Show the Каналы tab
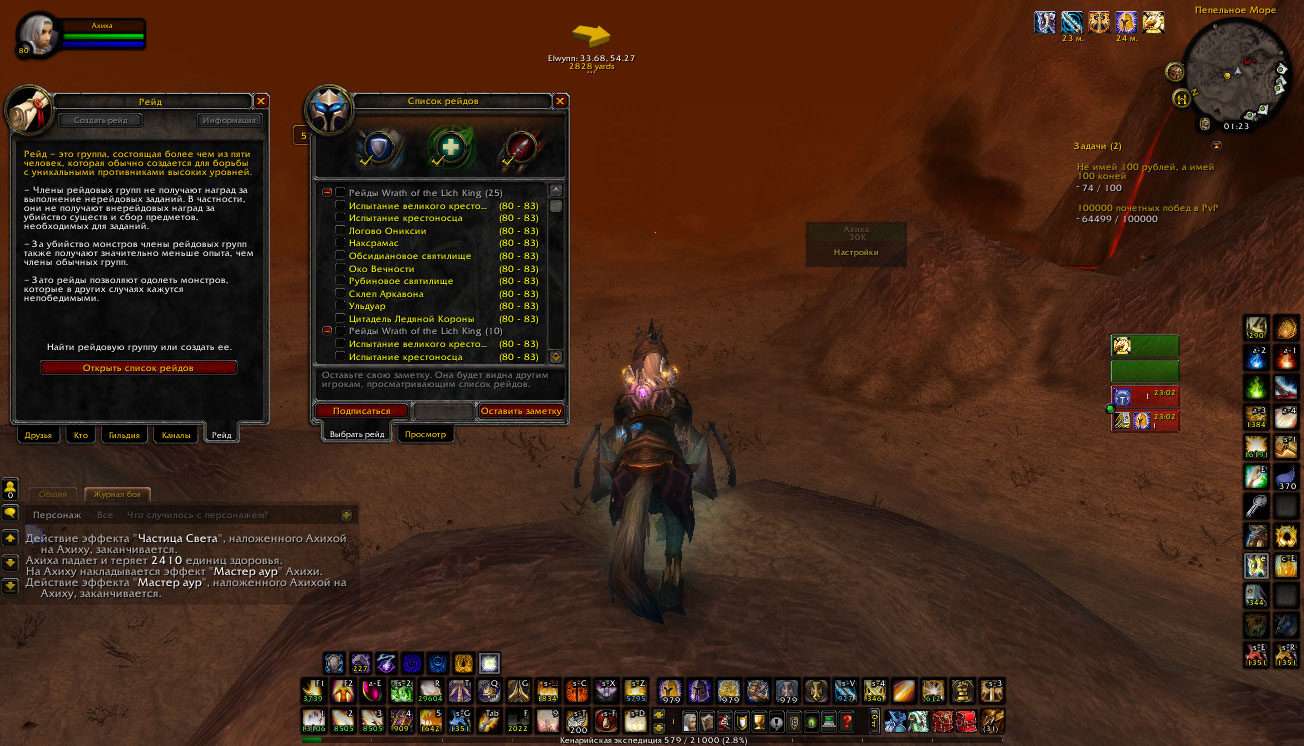Screen dimensions: 1304x746 tap(176, 435)
